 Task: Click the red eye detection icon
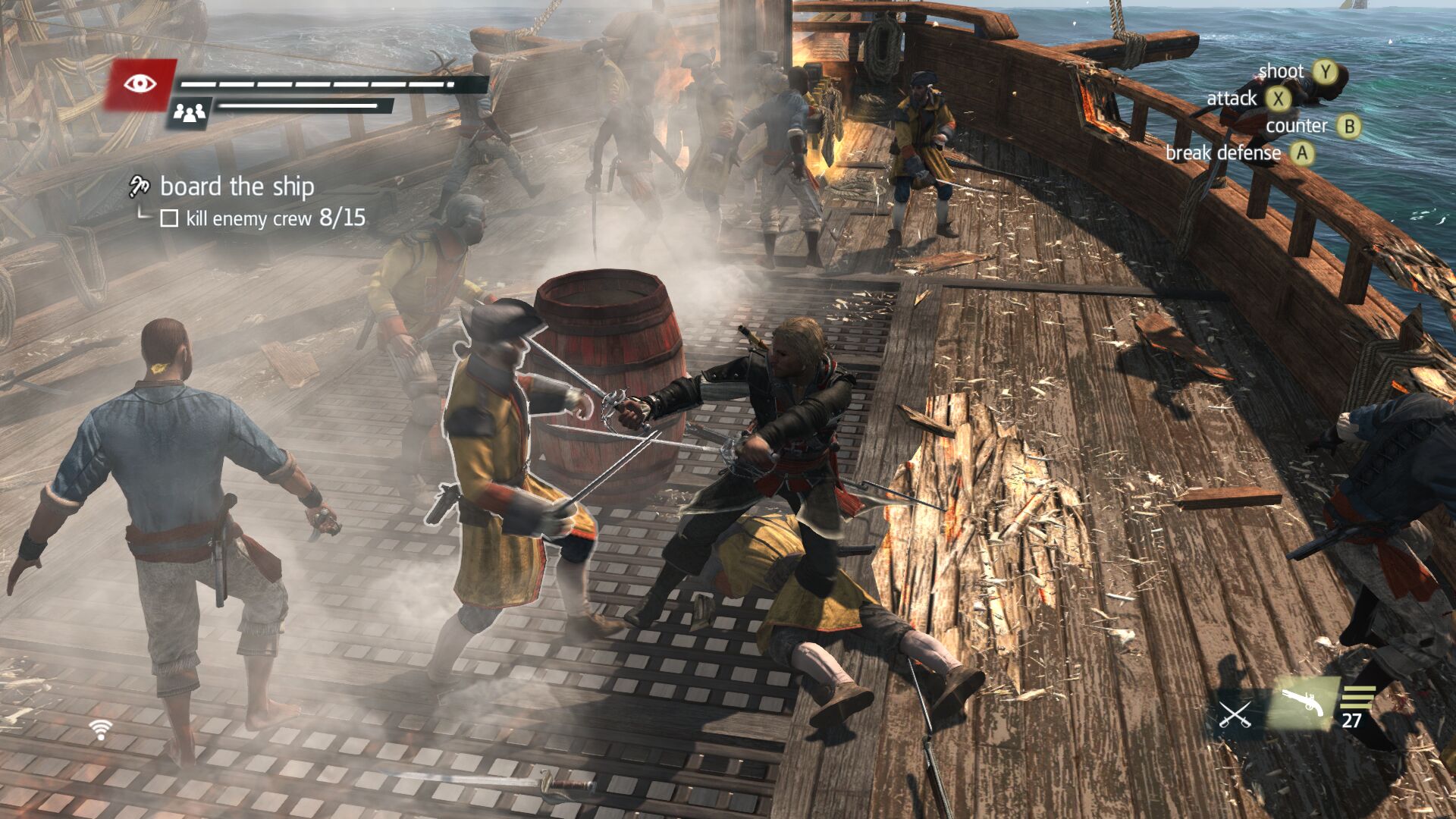(x=140, y=83)
